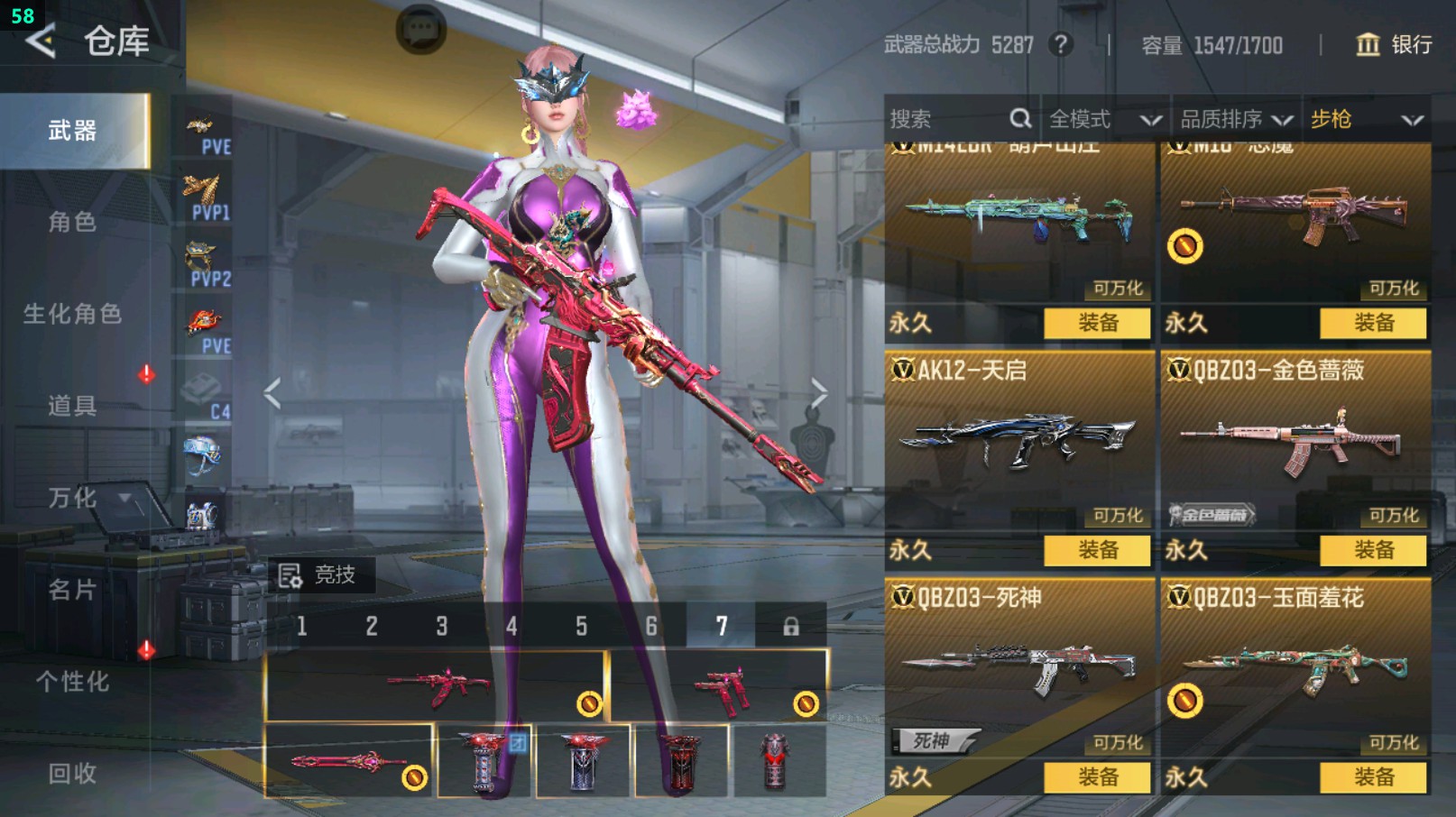Open the 个性化 customization tab
The image size is (1456, 817).
[x=72, y=682]
